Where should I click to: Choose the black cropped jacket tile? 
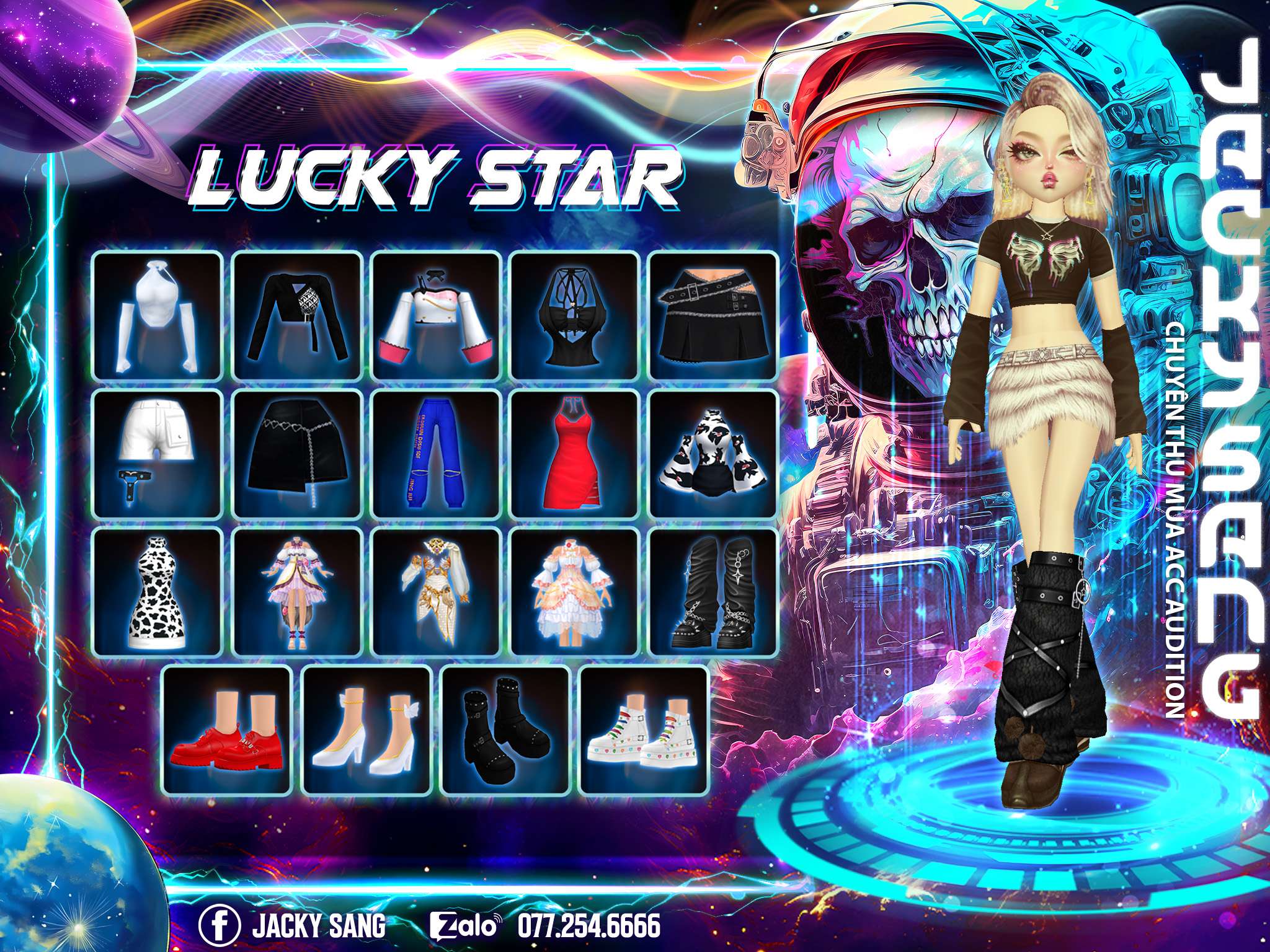point(297,315)
